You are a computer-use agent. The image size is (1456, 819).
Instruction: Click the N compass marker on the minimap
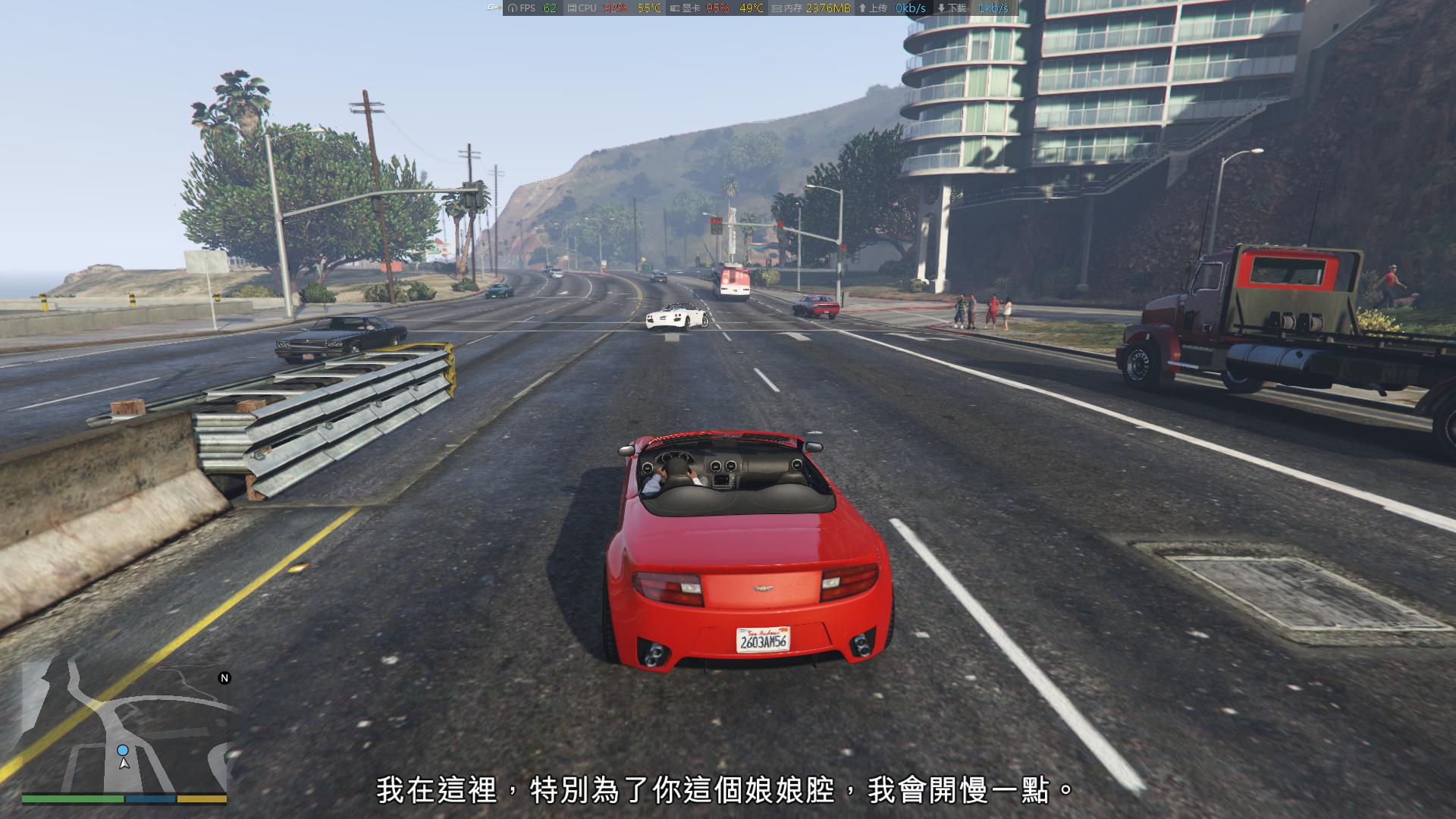[224, 677]
